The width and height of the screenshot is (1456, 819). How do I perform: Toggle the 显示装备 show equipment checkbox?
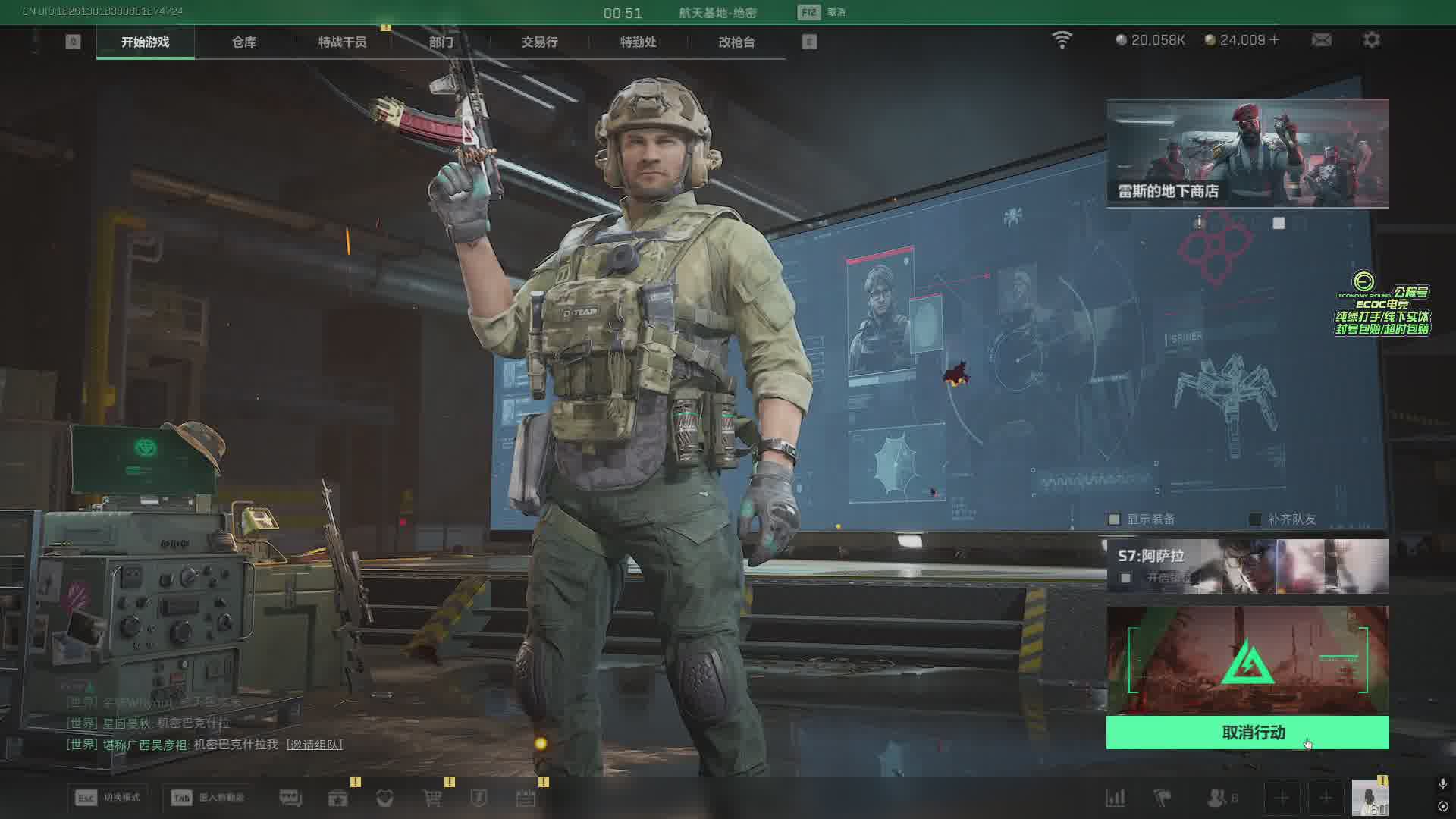tap(1115, 519)
